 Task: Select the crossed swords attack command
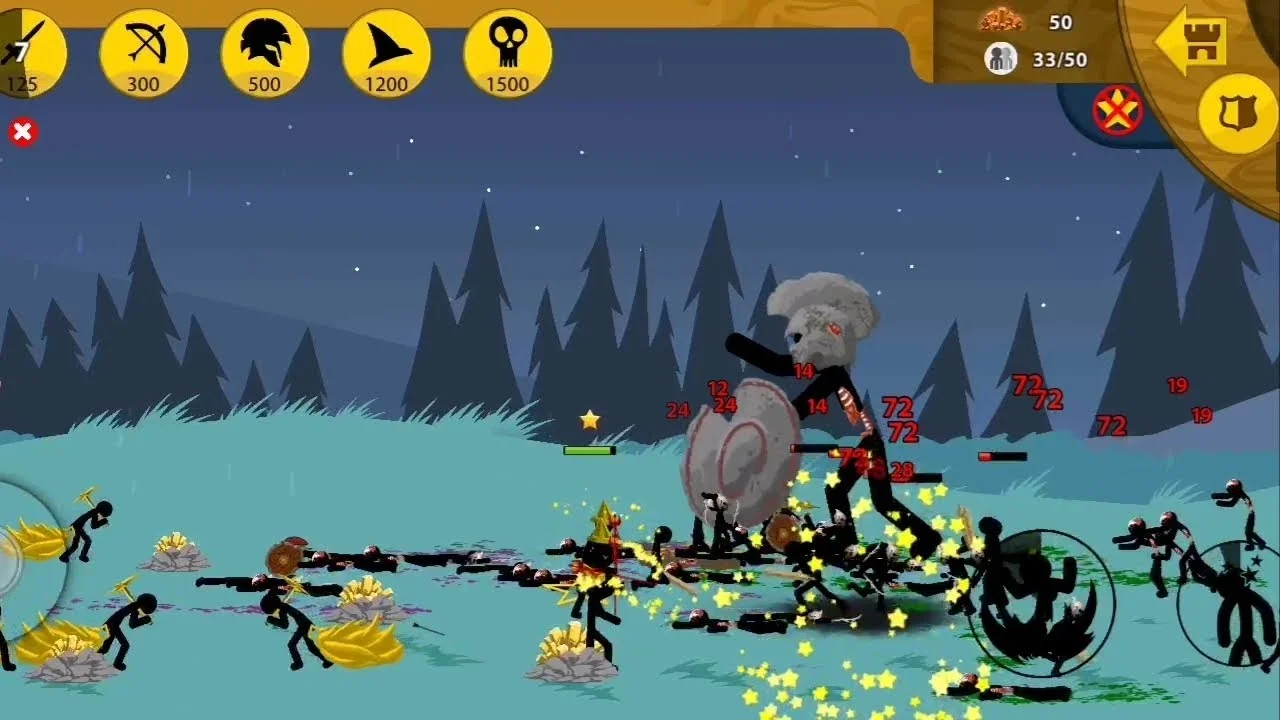coord(1118,110)
